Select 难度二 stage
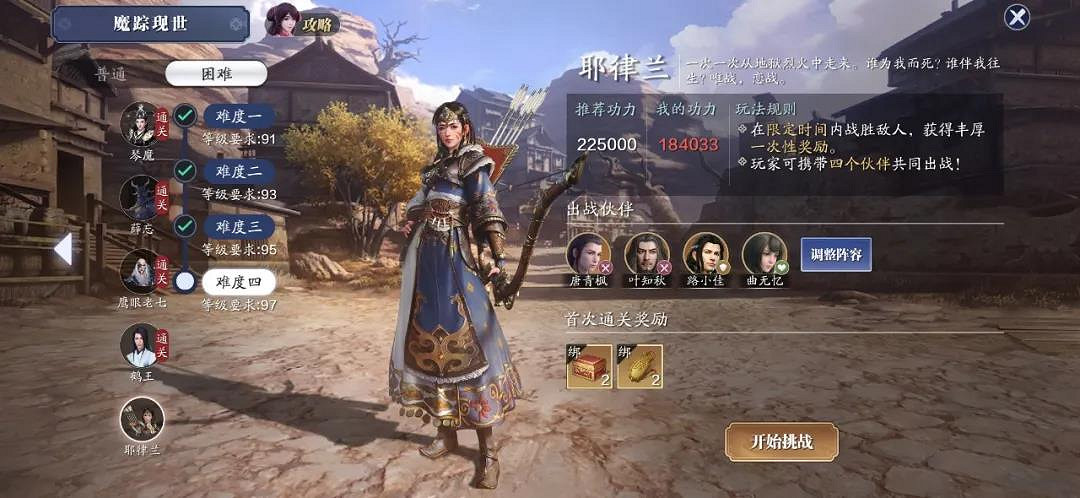 pos(239,171)
